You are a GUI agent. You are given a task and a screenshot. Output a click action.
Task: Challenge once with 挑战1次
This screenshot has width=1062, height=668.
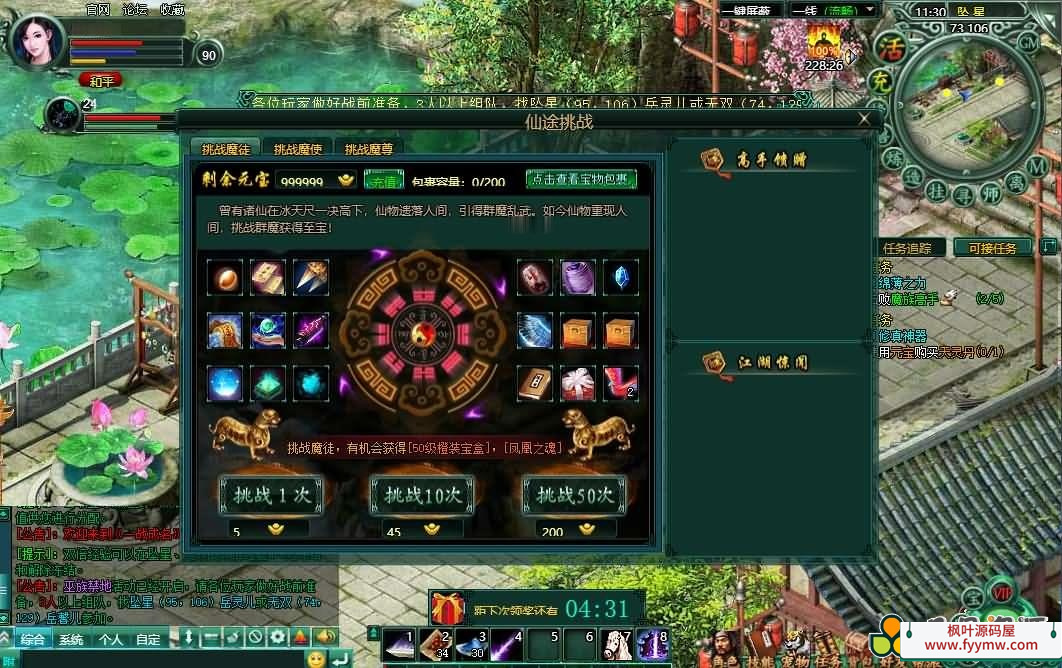[271, 495]
